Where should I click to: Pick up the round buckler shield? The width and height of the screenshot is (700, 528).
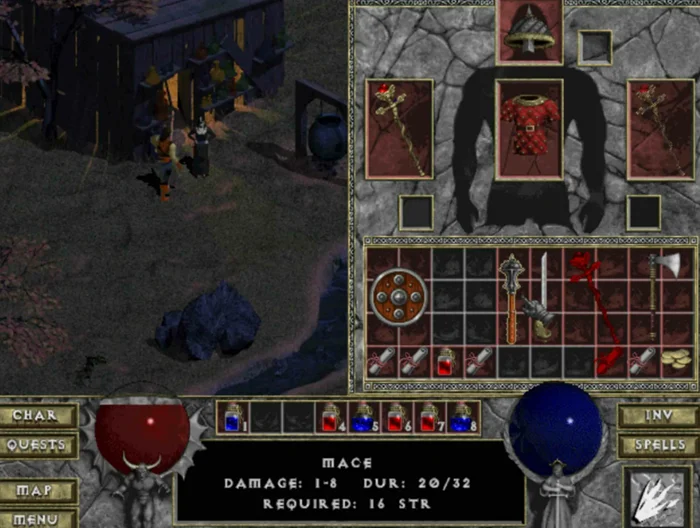coord(398,297)
